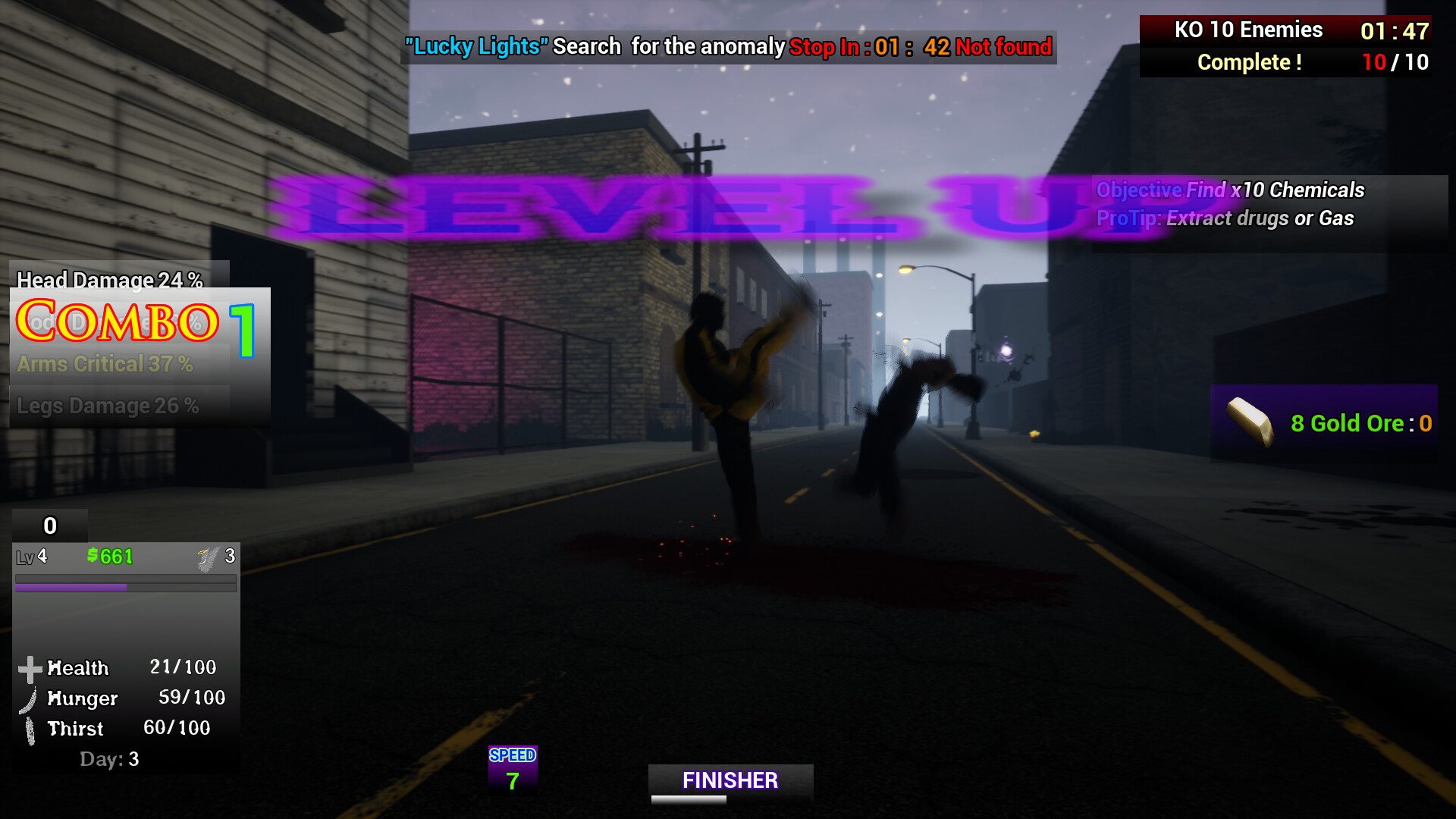Image resolution: width=1456 pixels, height=819 pixels.
Task: Toggle the Head Damage 24% indicator
Action: [x=108, y=281]
